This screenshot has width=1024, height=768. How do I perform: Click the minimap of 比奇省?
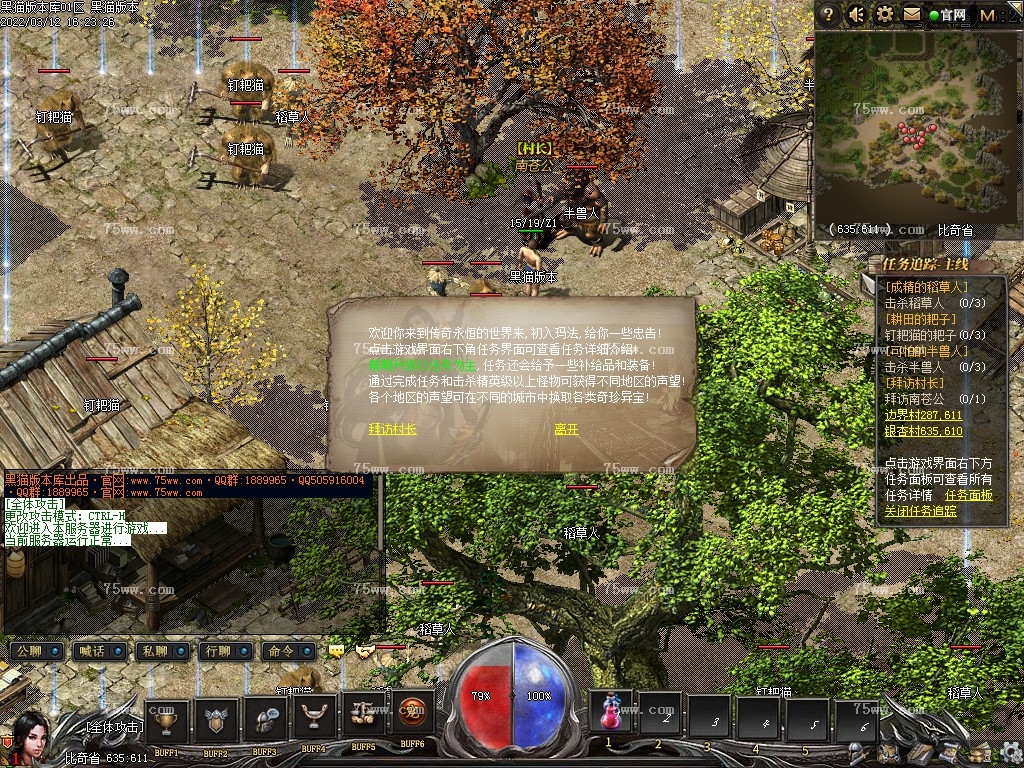(915, 130)
